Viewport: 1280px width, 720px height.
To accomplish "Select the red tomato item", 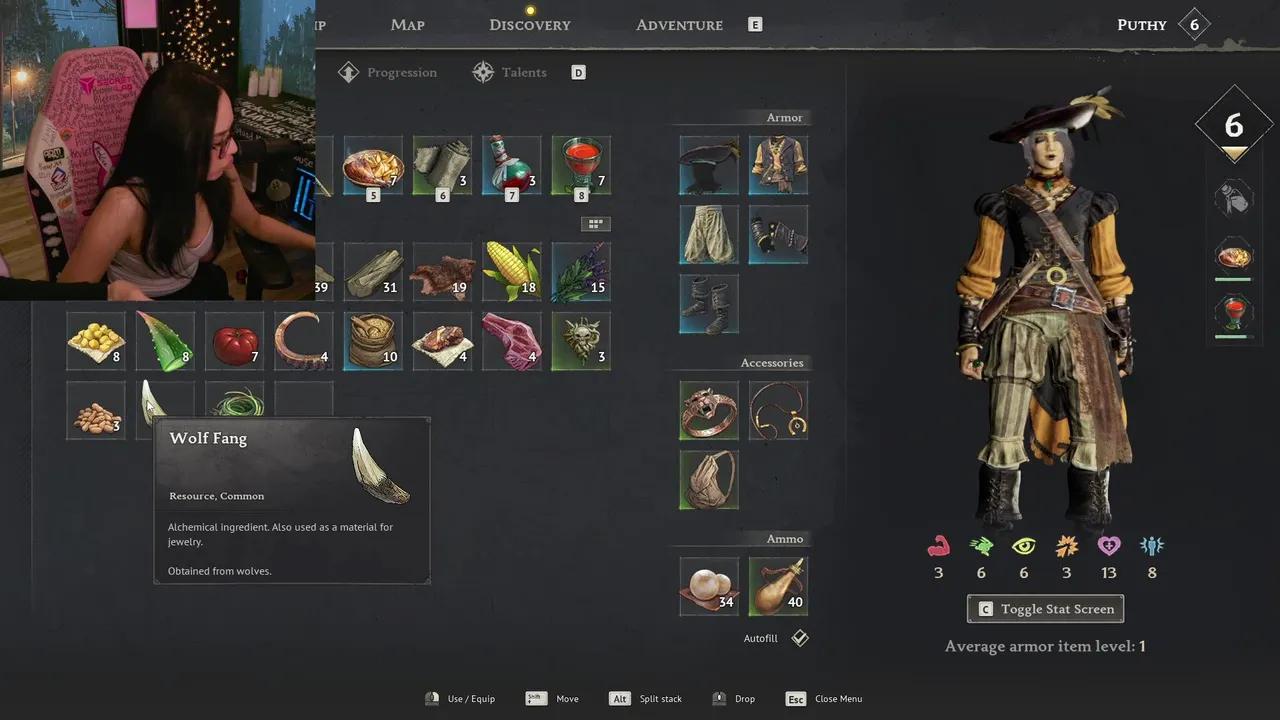I will [235, 341].
